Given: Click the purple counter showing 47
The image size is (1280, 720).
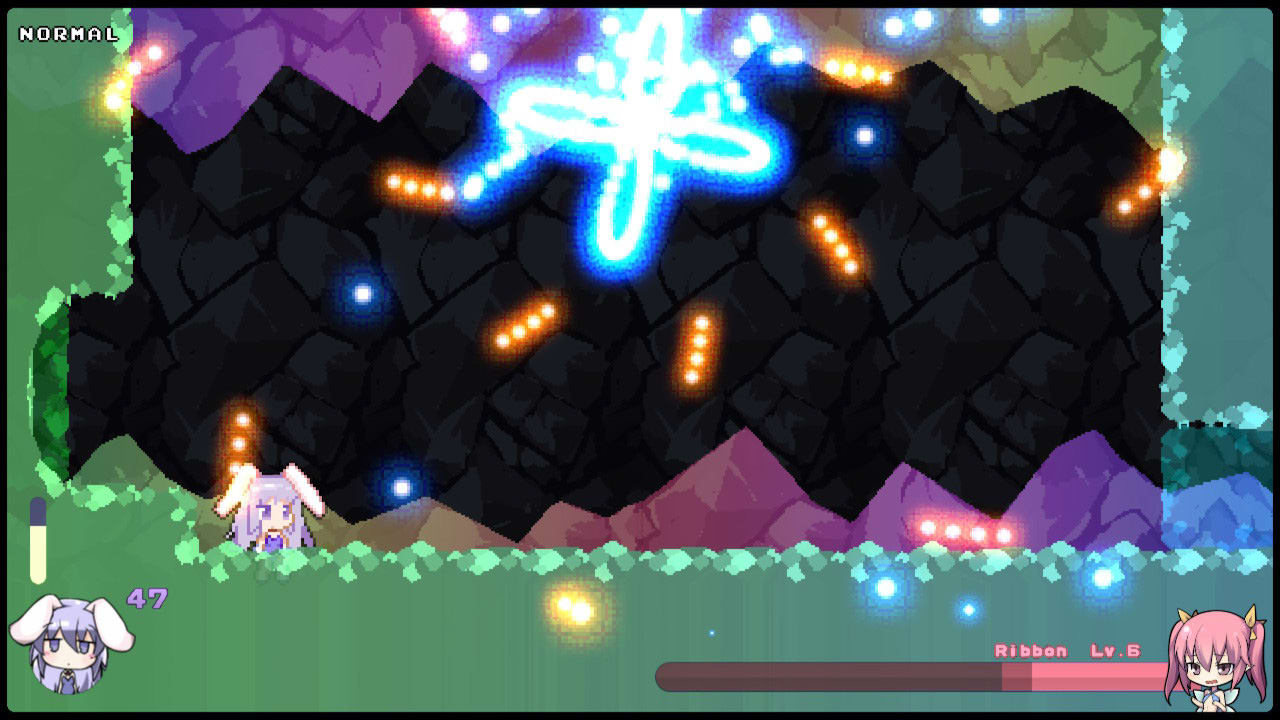Looking at the screenshot, I should (x=148, y=598).
